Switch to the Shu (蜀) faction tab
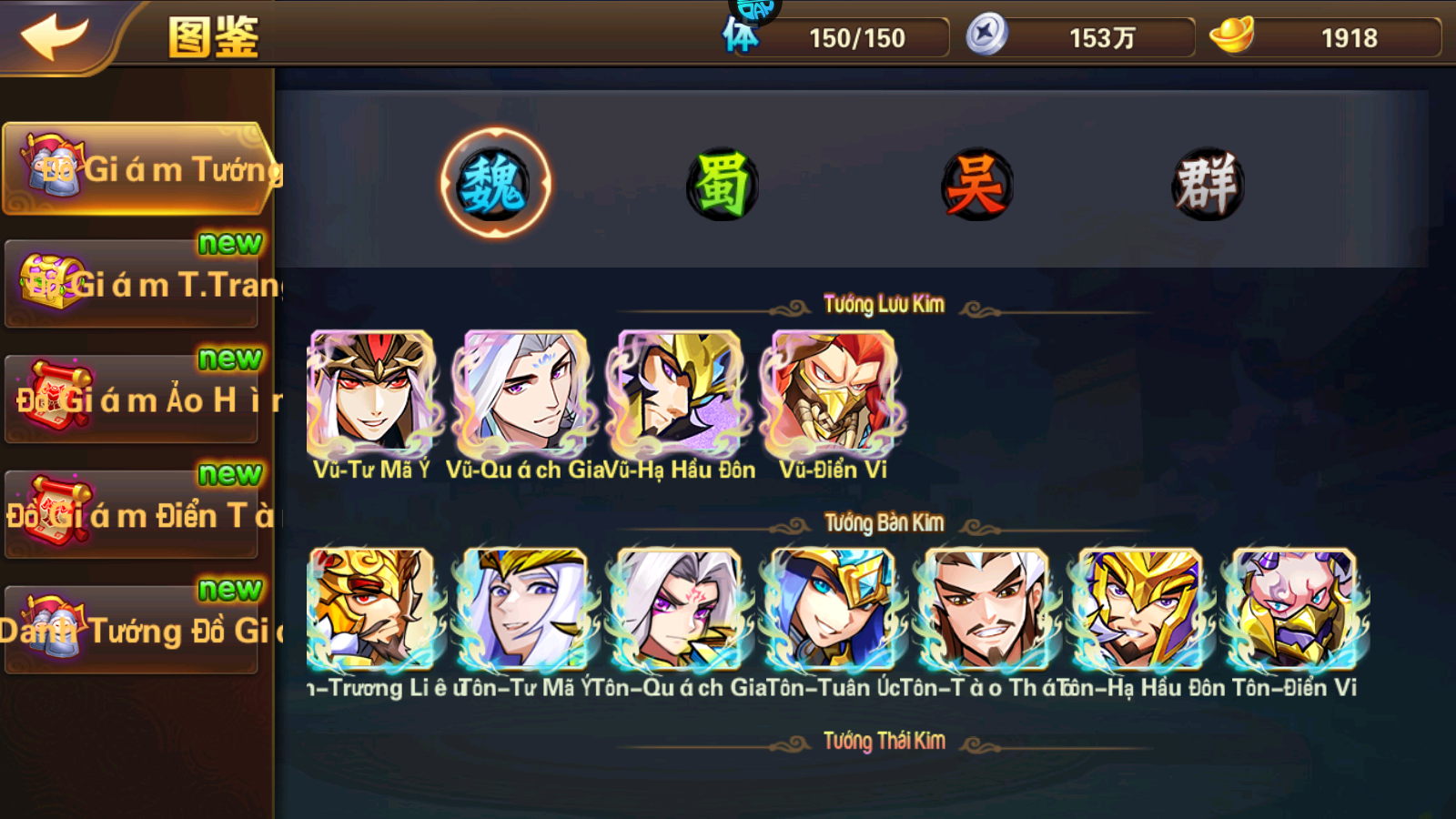Viewport: 1456px width, 819px height. point(723,182)
